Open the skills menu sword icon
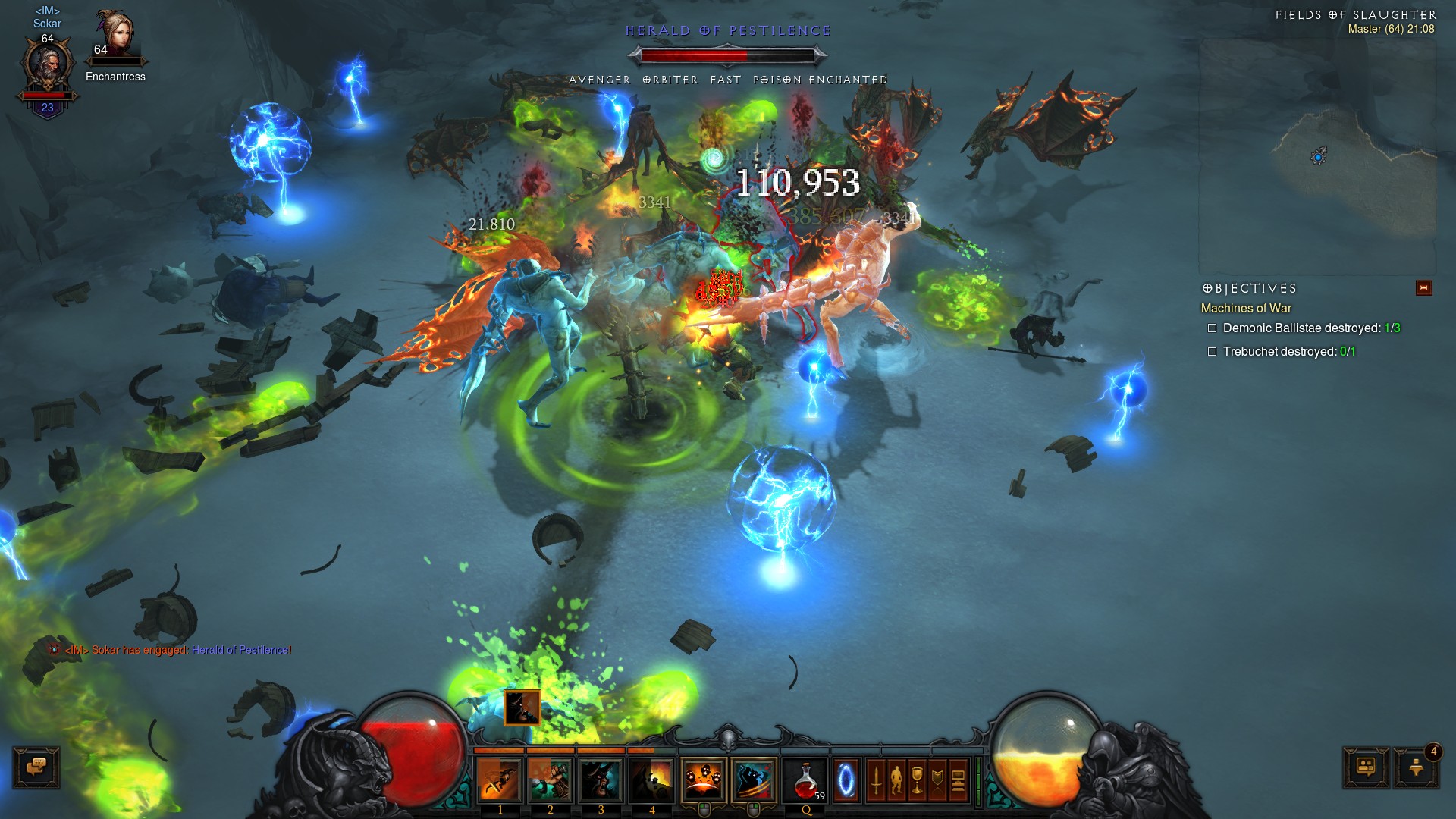1456x819 pixels. point(876,780)
